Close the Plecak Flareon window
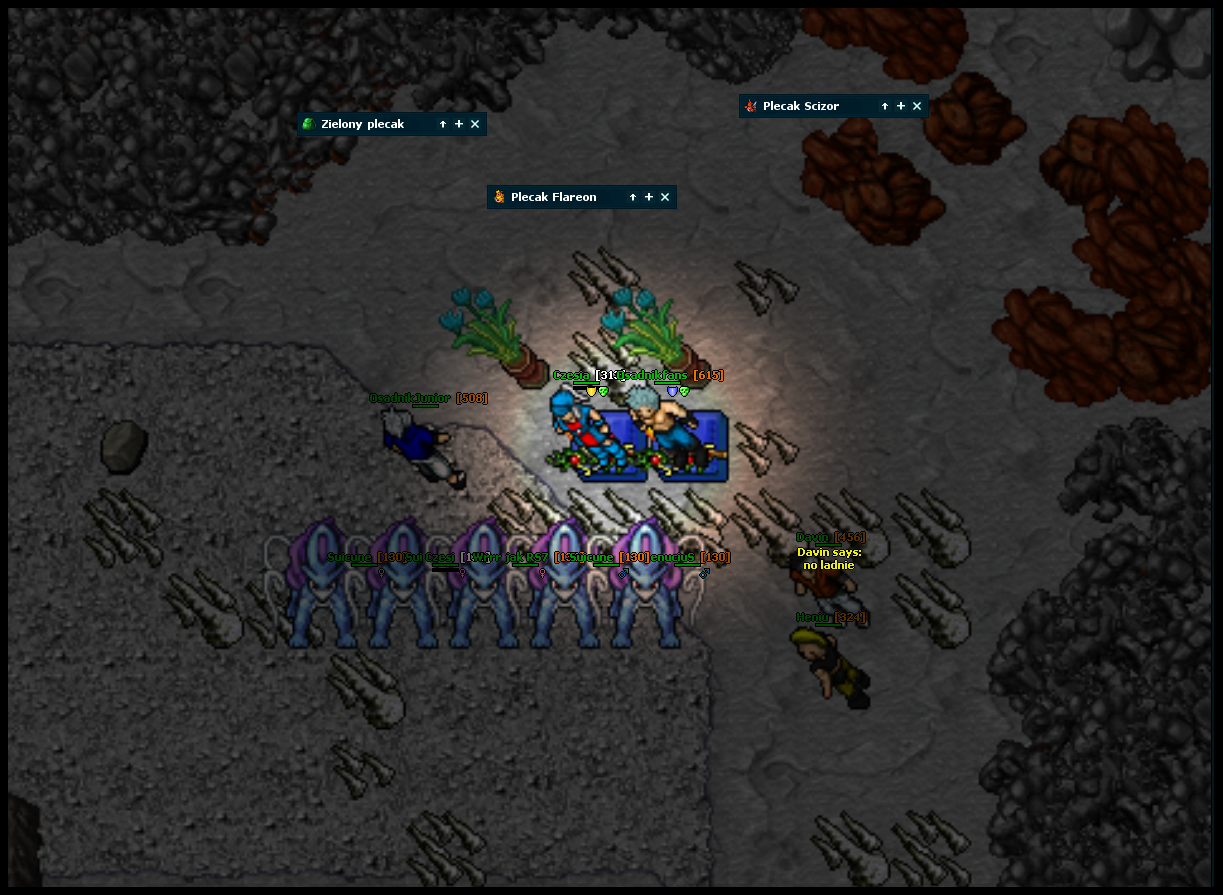 (x=665, y=197)
